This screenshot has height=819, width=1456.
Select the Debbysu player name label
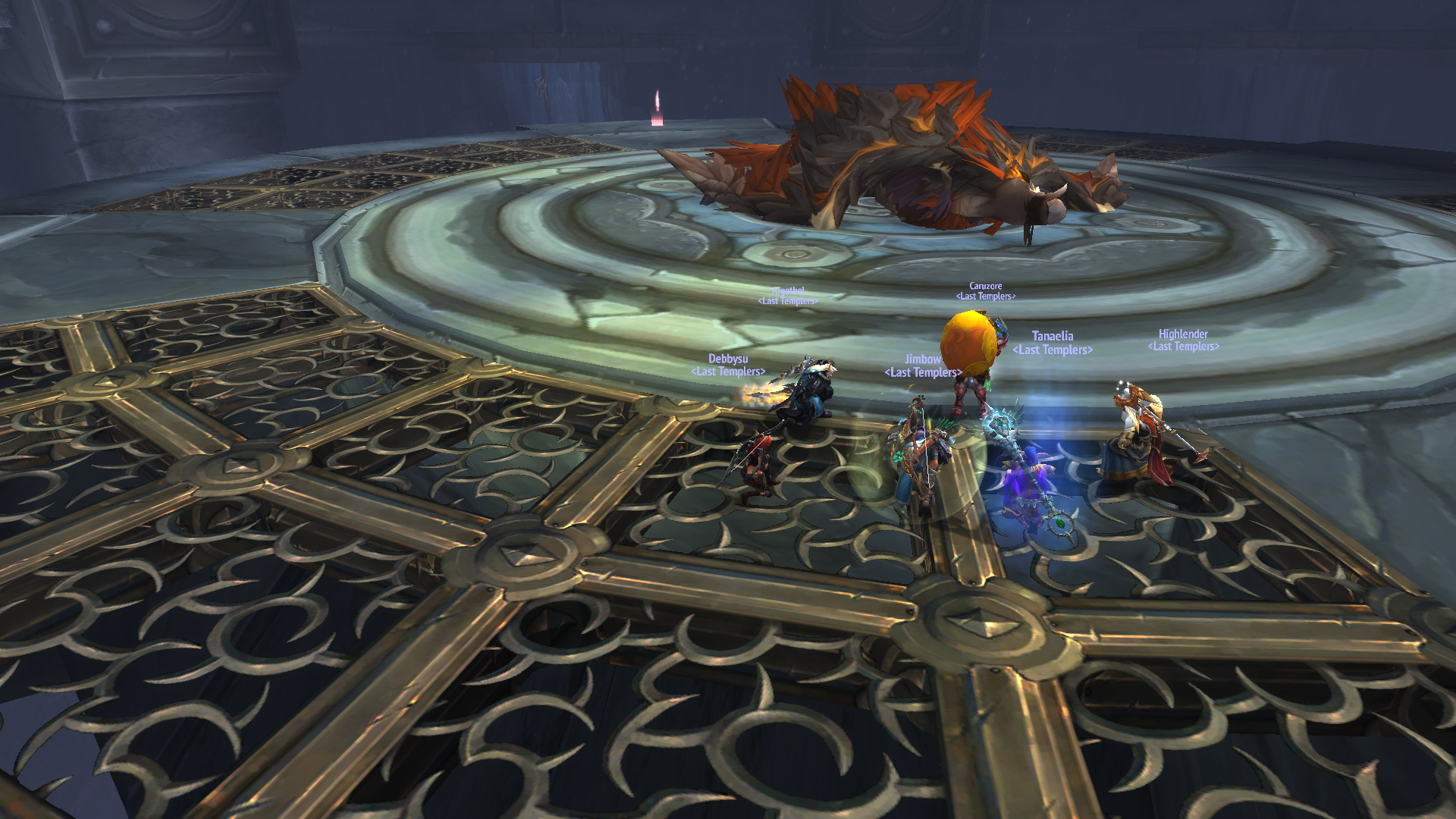click(x=728, y=359)
